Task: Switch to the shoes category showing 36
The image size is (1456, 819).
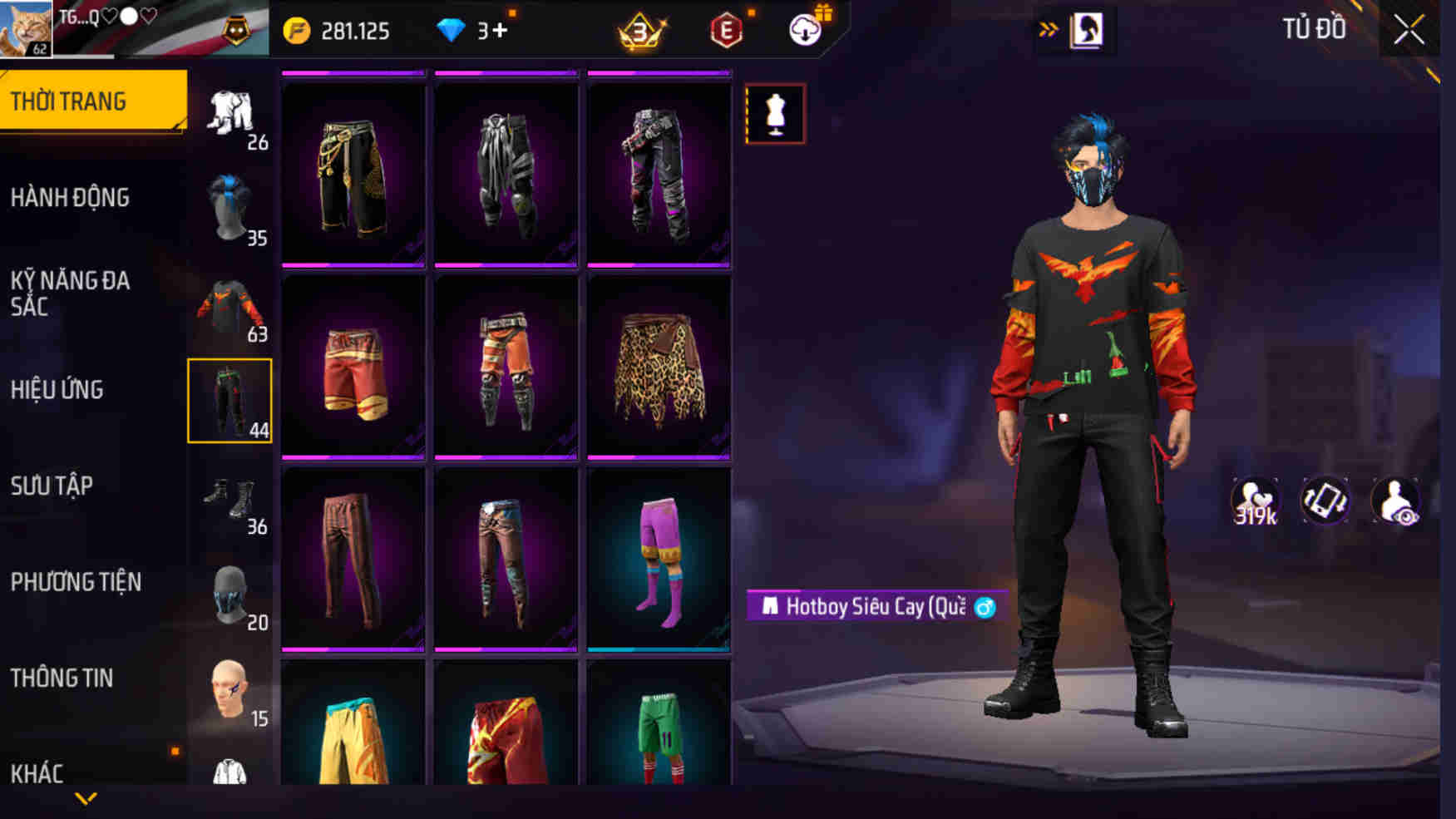Action: click(230, 499)
